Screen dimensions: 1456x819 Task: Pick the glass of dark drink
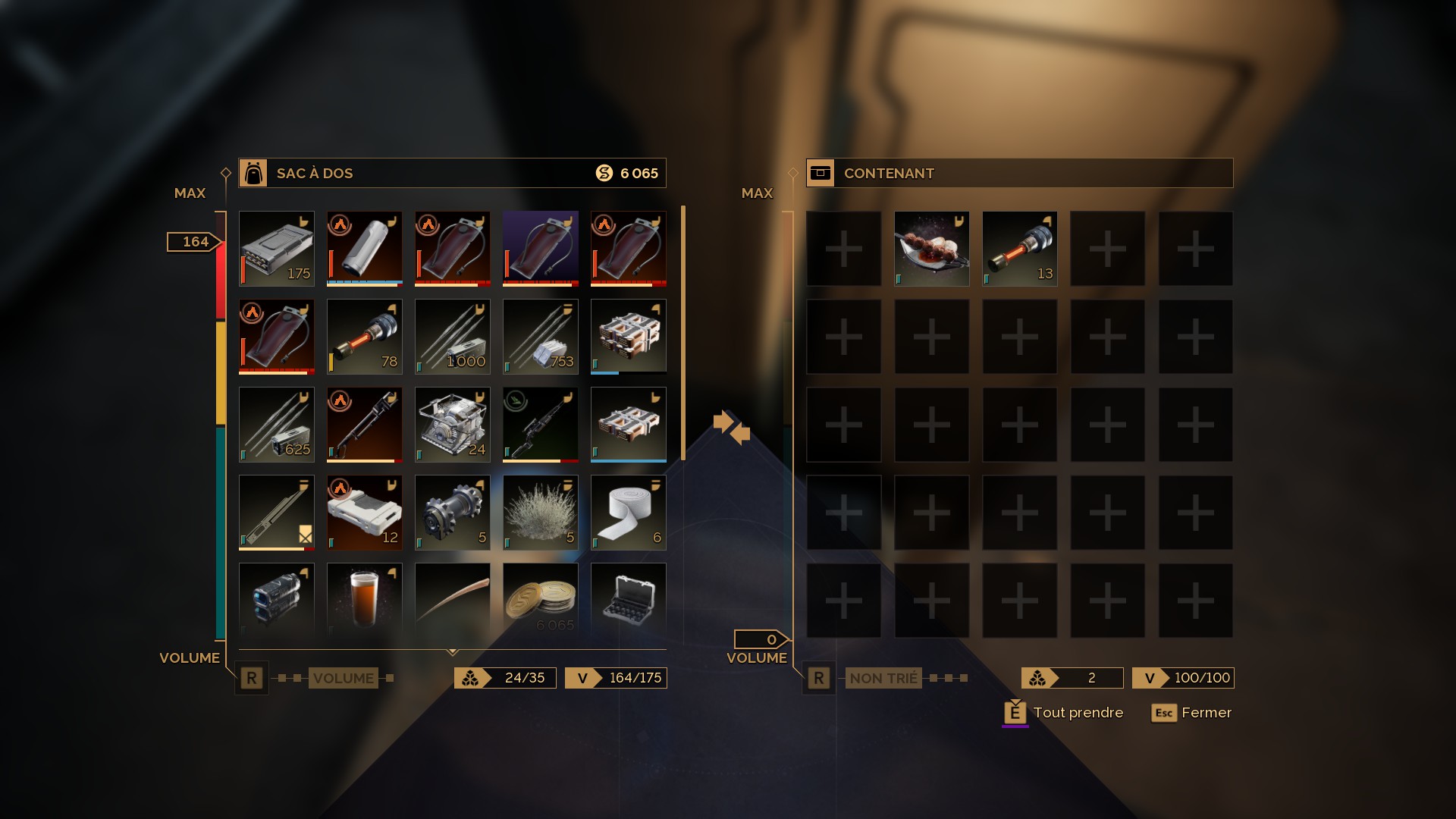[x=365, y=599]
